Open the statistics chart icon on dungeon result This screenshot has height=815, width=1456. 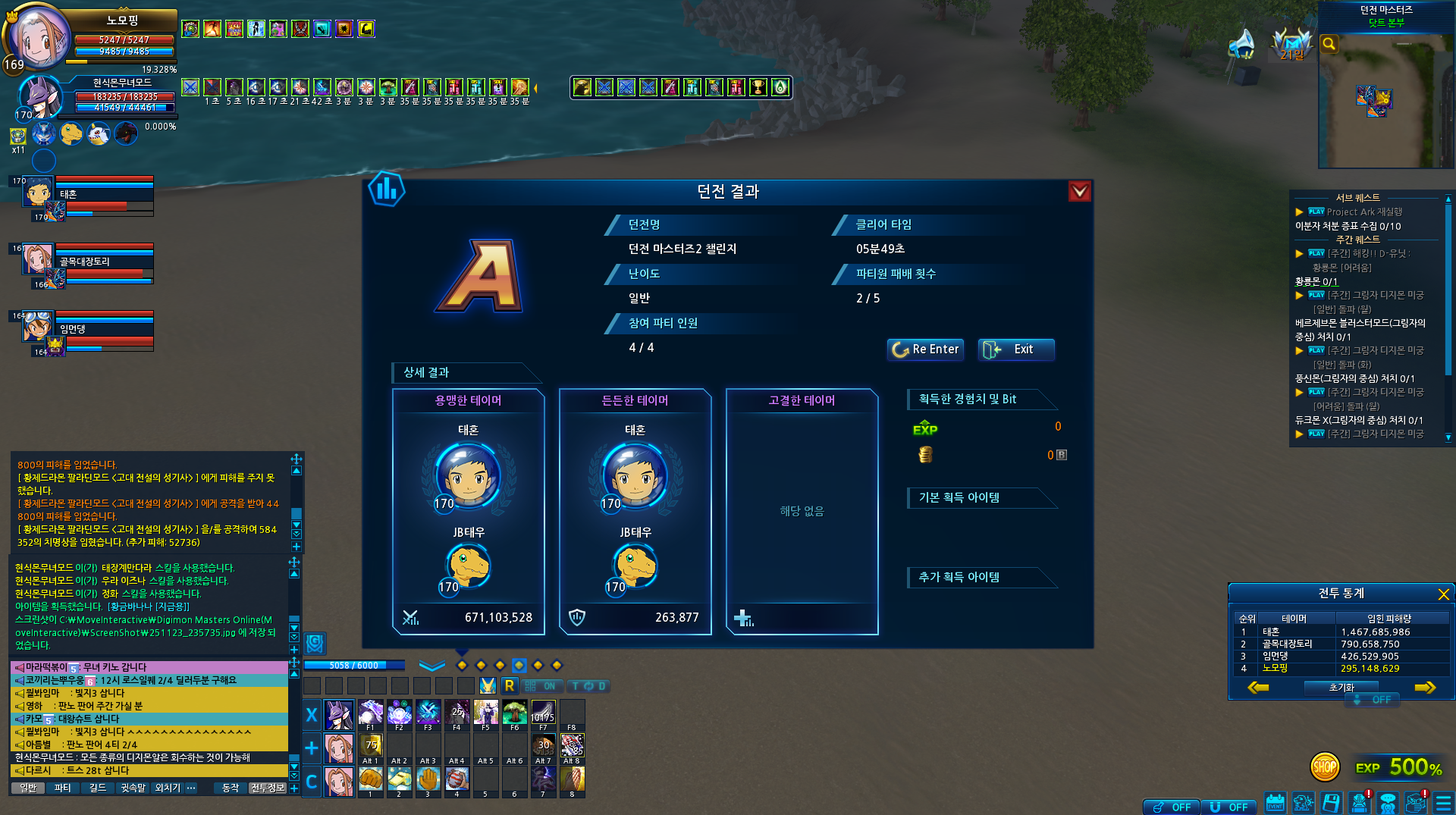[387, 190]
